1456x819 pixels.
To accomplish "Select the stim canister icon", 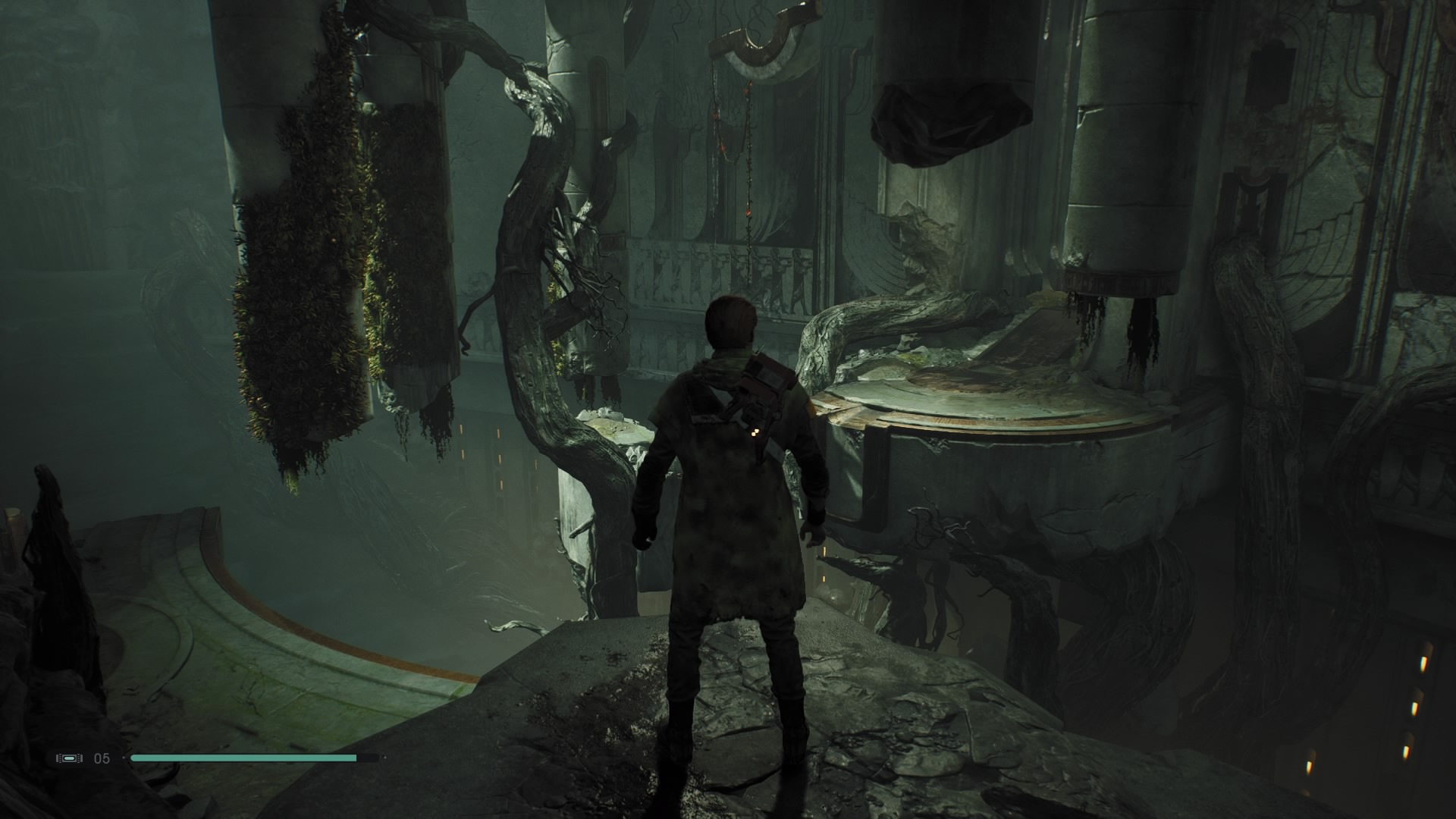I will tap(69, 758).
